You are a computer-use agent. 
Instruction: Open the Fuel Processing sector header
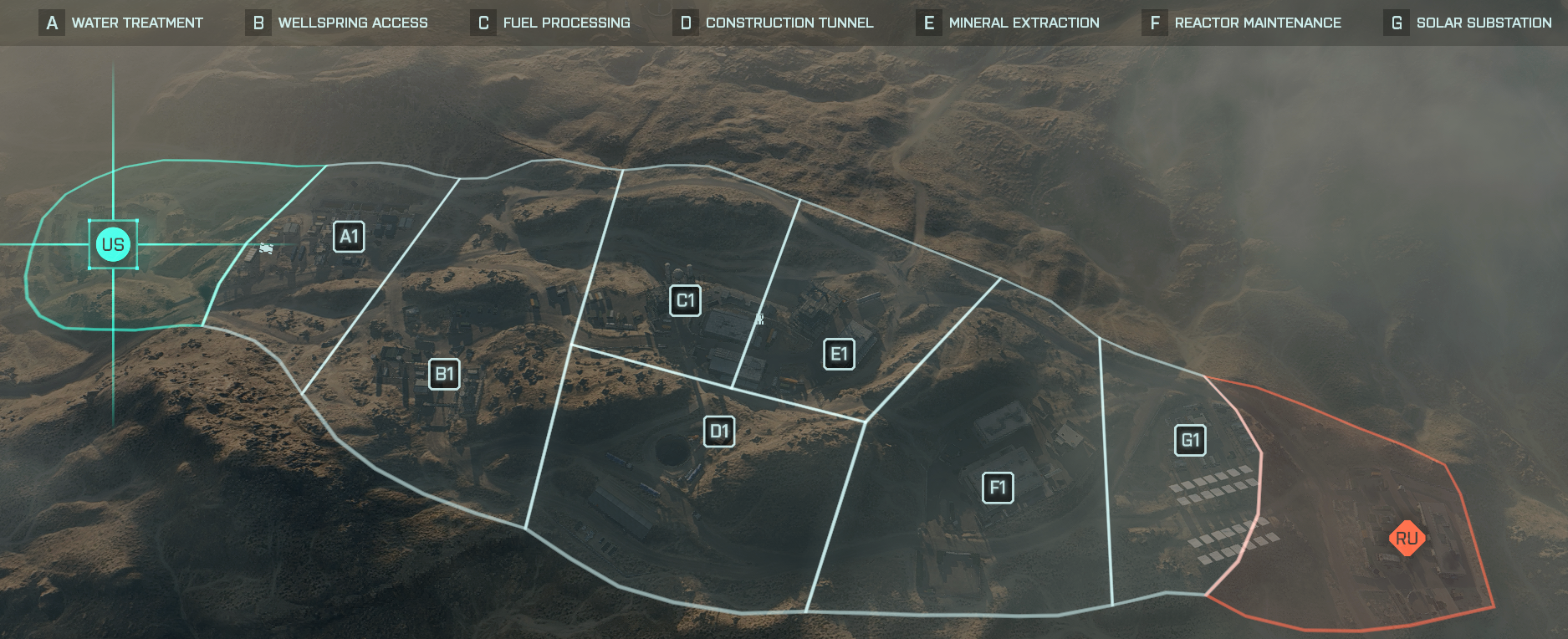point(566,23)
